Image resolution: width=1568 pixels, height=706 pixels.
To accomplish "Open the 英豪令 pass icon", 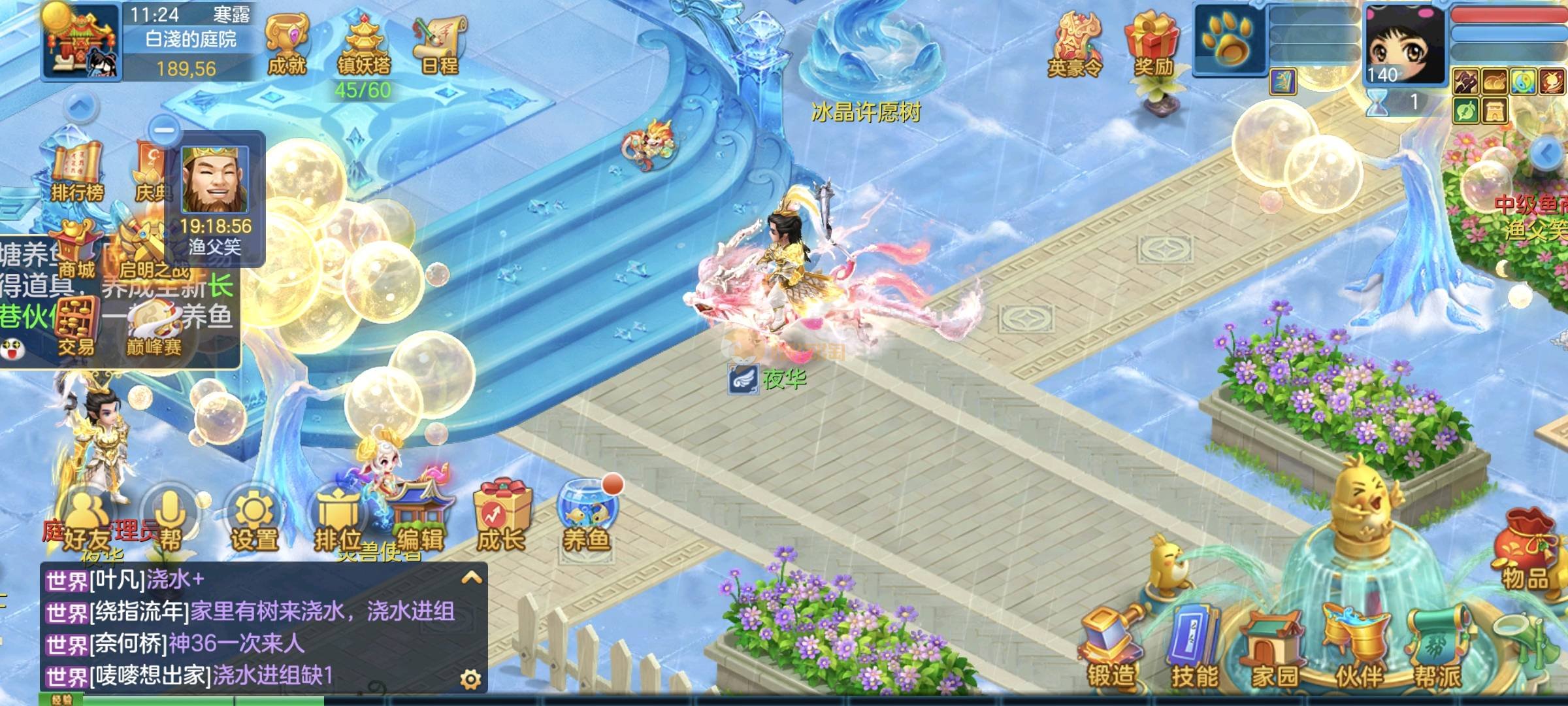I will click(x=1075, y=46).
